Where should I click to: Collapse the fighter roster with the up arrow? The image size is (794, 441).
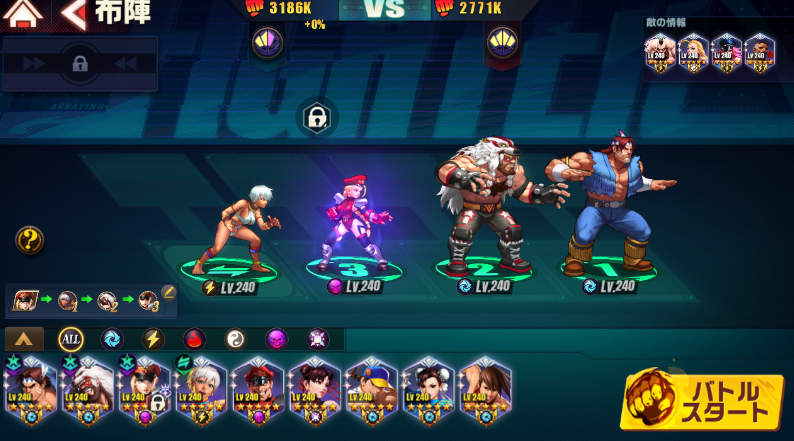click(25, 339)
